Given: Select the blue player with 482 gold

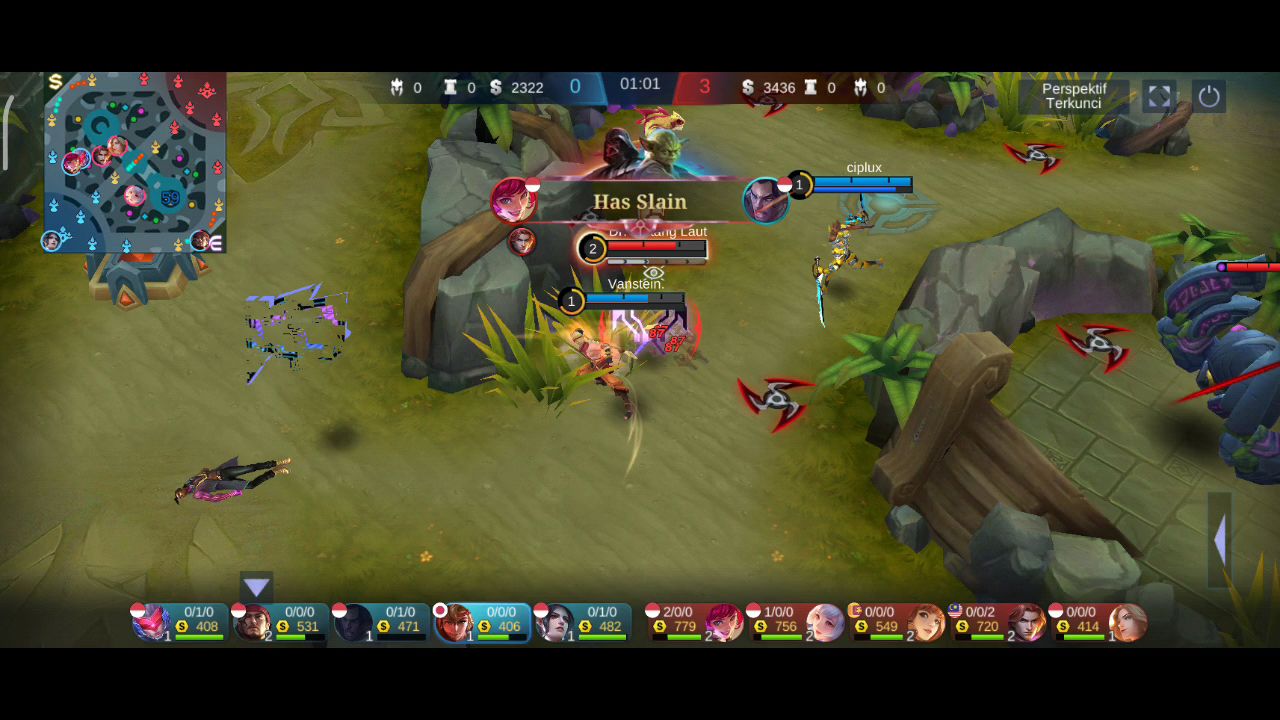Looking at the screenshot, I should pyautogui.click(x=583, y=622).
